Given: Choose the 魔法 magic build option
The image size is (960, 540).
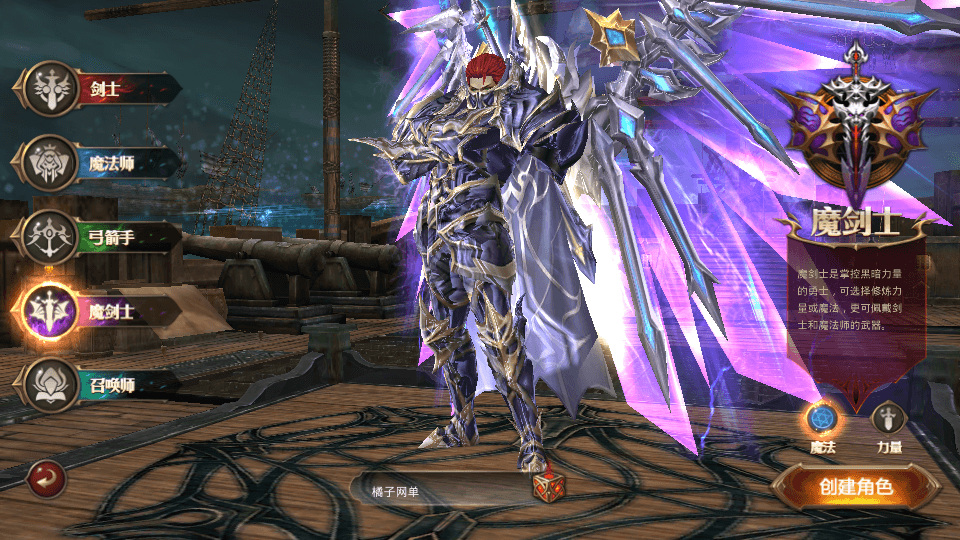Looking at the screenshot, I should pos(821,419).
